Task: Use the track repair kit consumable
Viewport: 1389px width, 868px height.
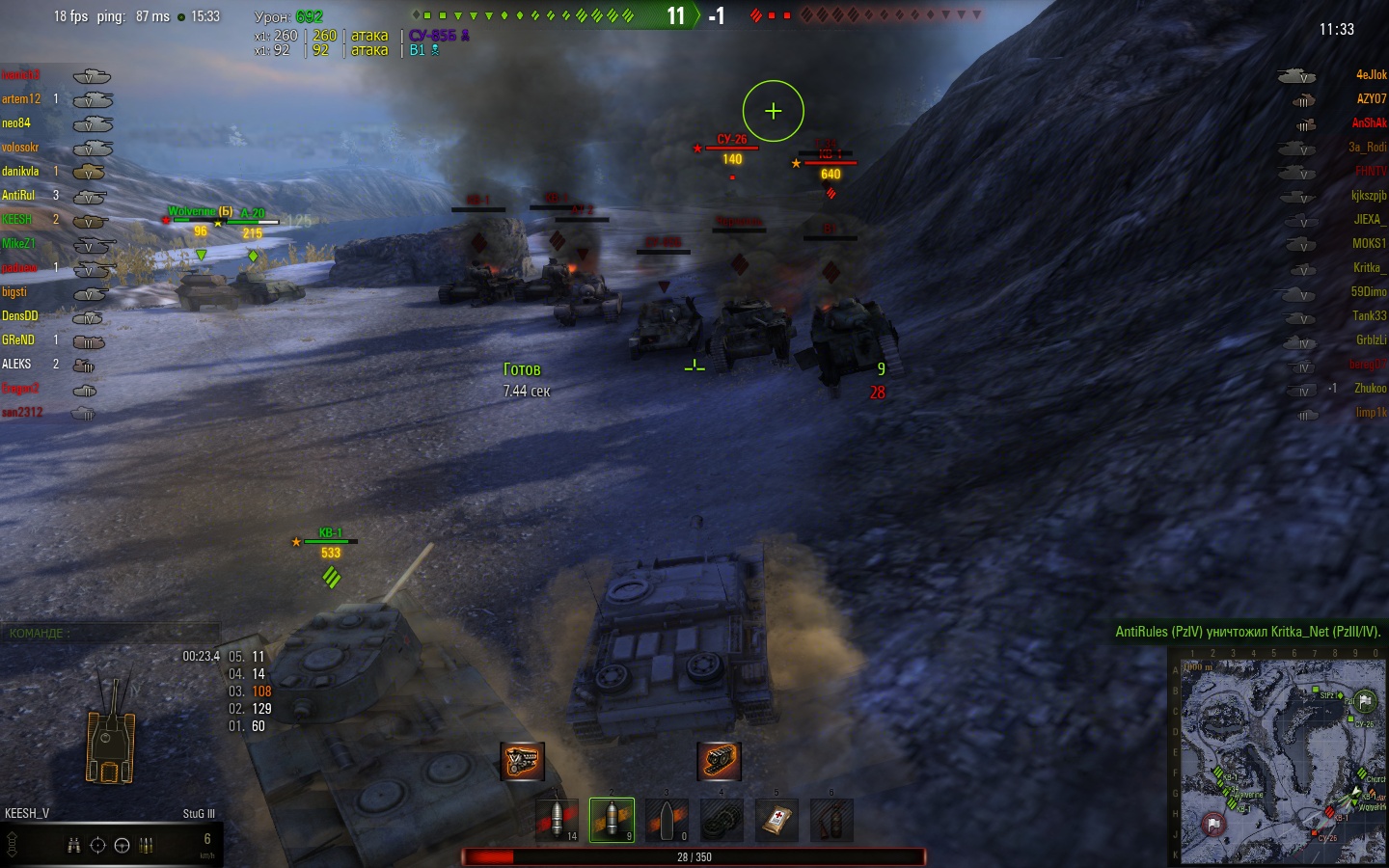Action: (722, 820)
